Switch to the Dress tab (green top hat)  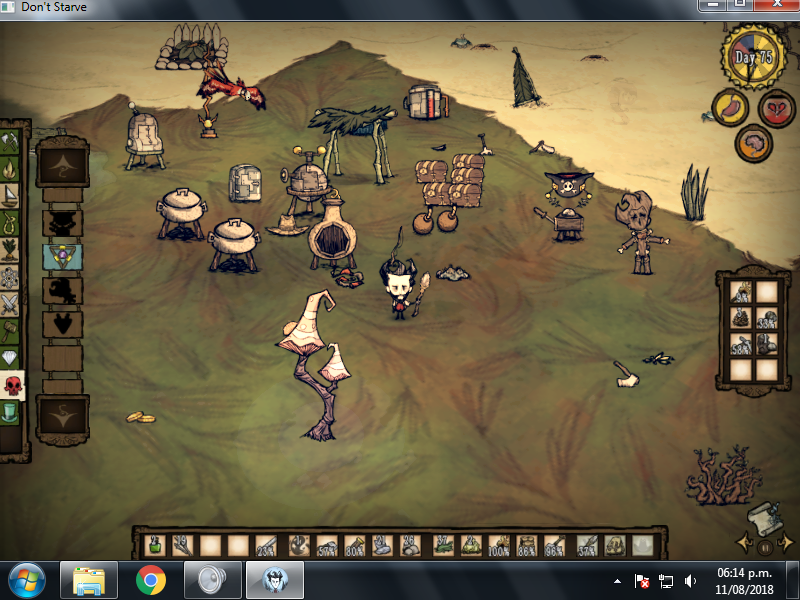tap(9, 412)
